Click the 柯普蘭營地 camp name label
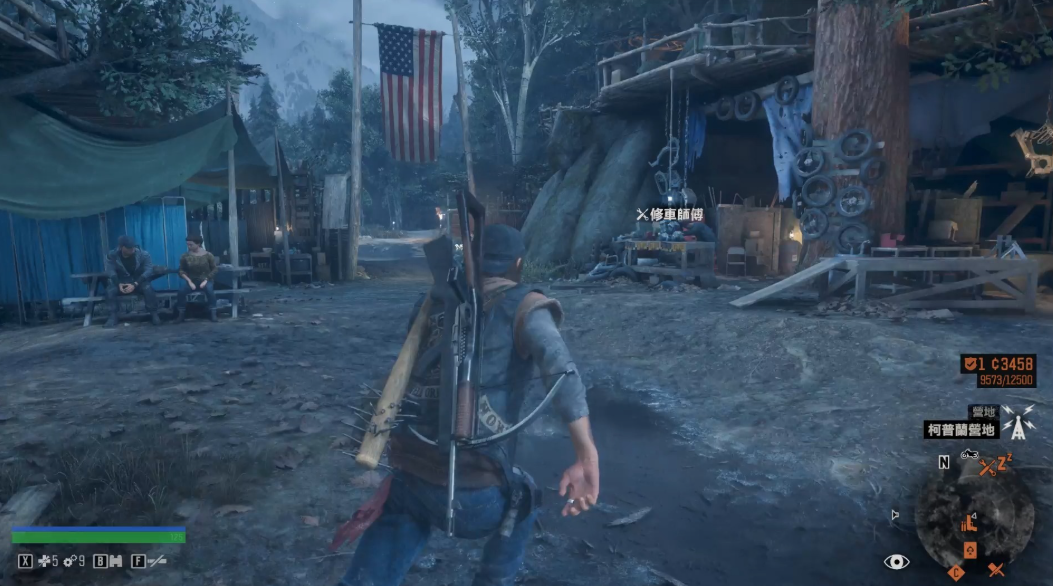 point(961,430)
